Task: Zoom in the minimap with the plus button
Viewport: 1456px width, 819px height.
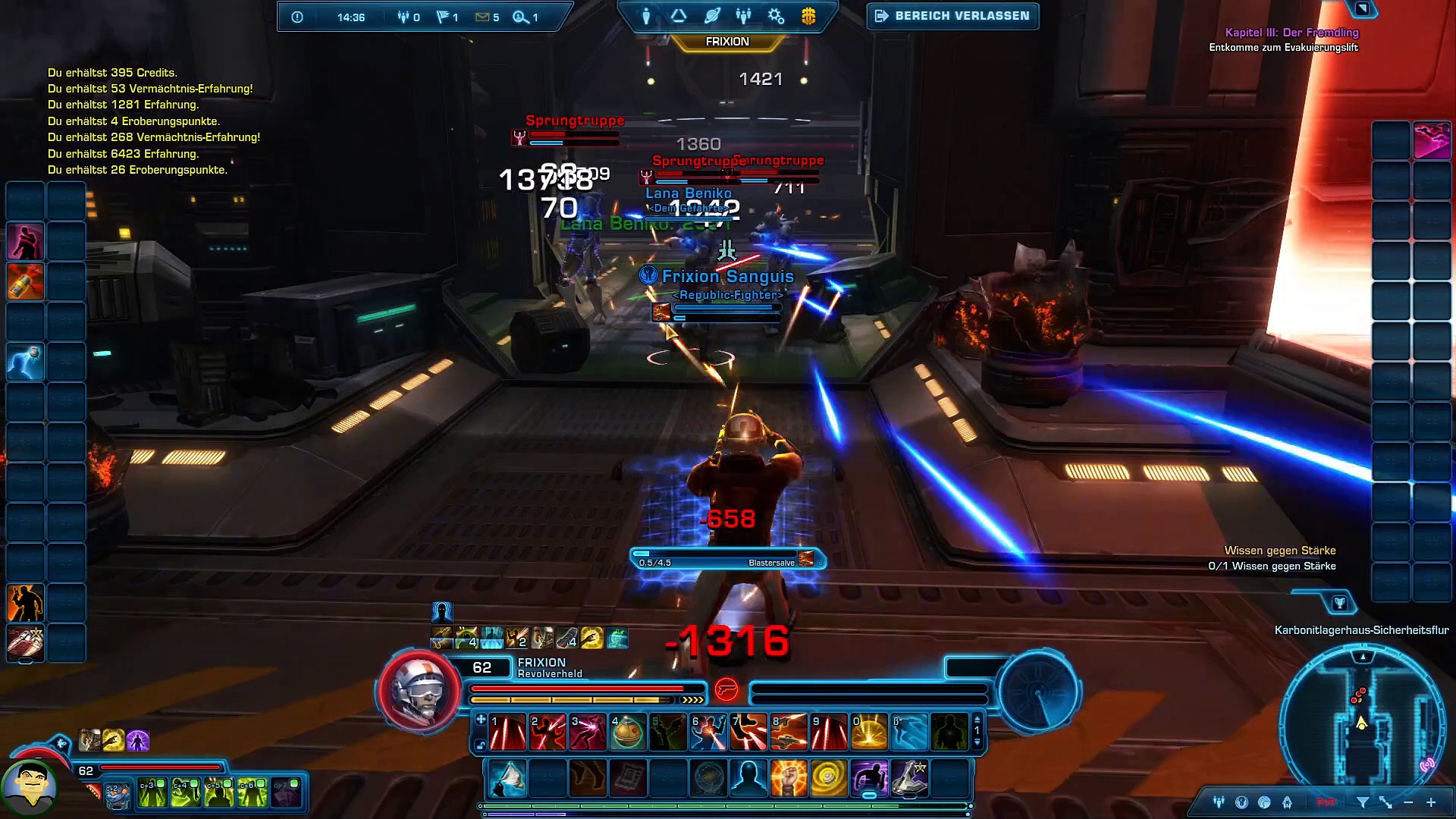Action: click(x=1431, y=802)
